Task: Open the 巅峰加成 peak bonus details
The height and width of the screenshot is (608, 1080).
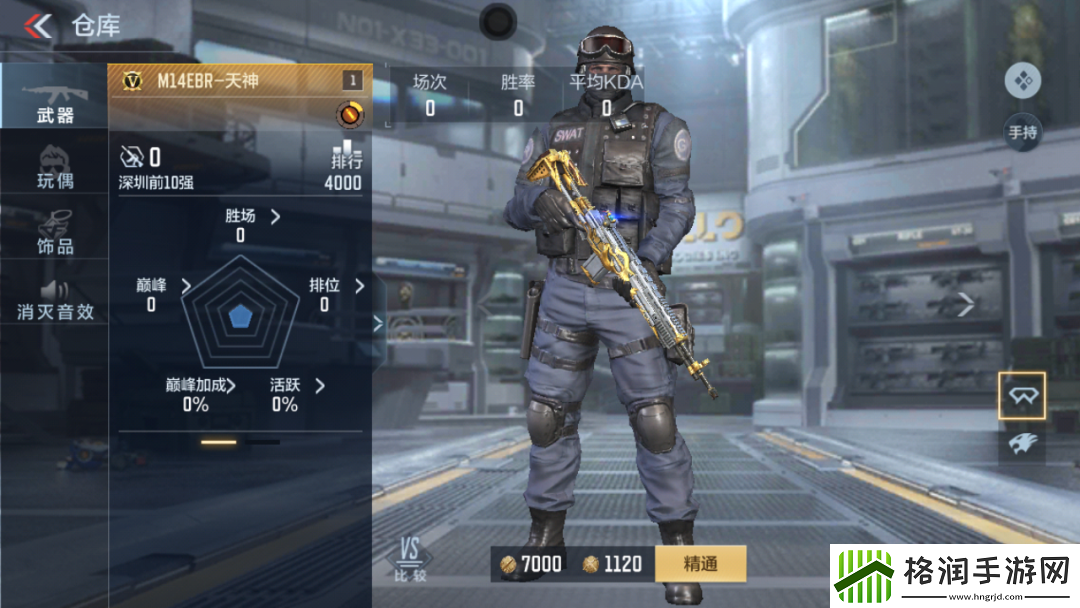Action: click(x=231, y=385)
